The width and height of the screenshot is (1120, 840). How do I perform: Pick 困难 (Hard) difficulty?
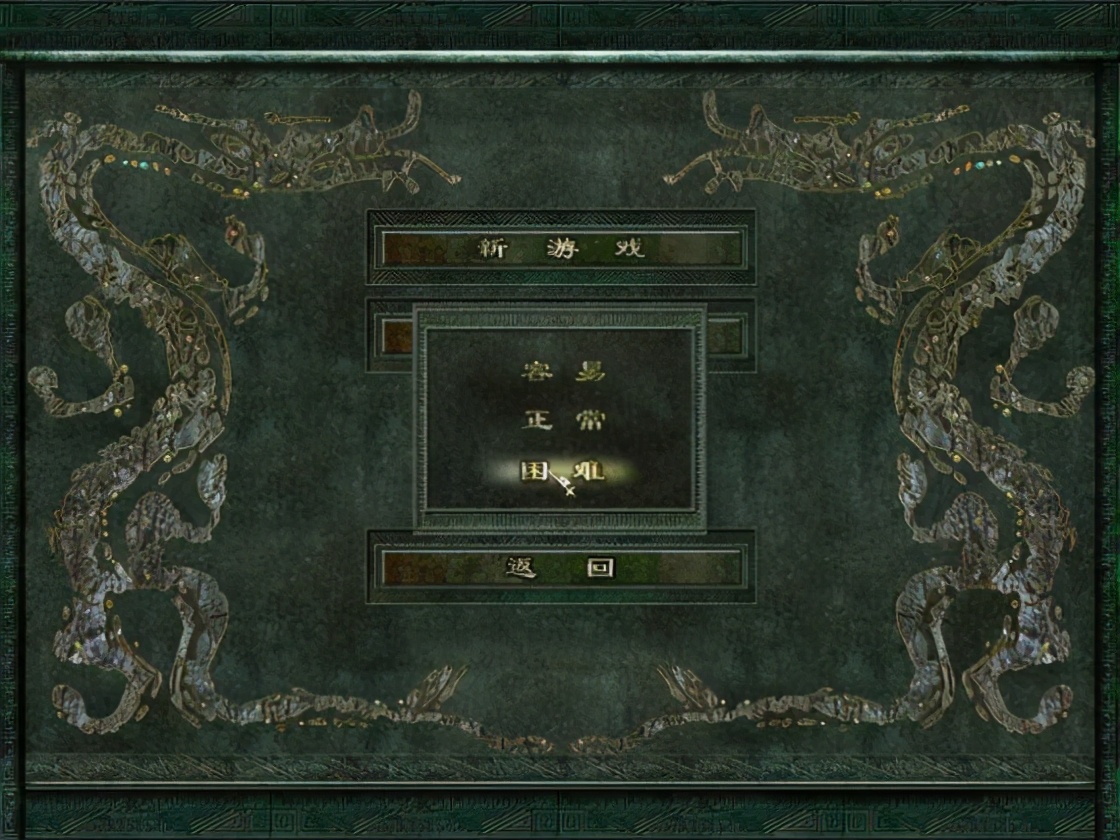click(563, 471)
